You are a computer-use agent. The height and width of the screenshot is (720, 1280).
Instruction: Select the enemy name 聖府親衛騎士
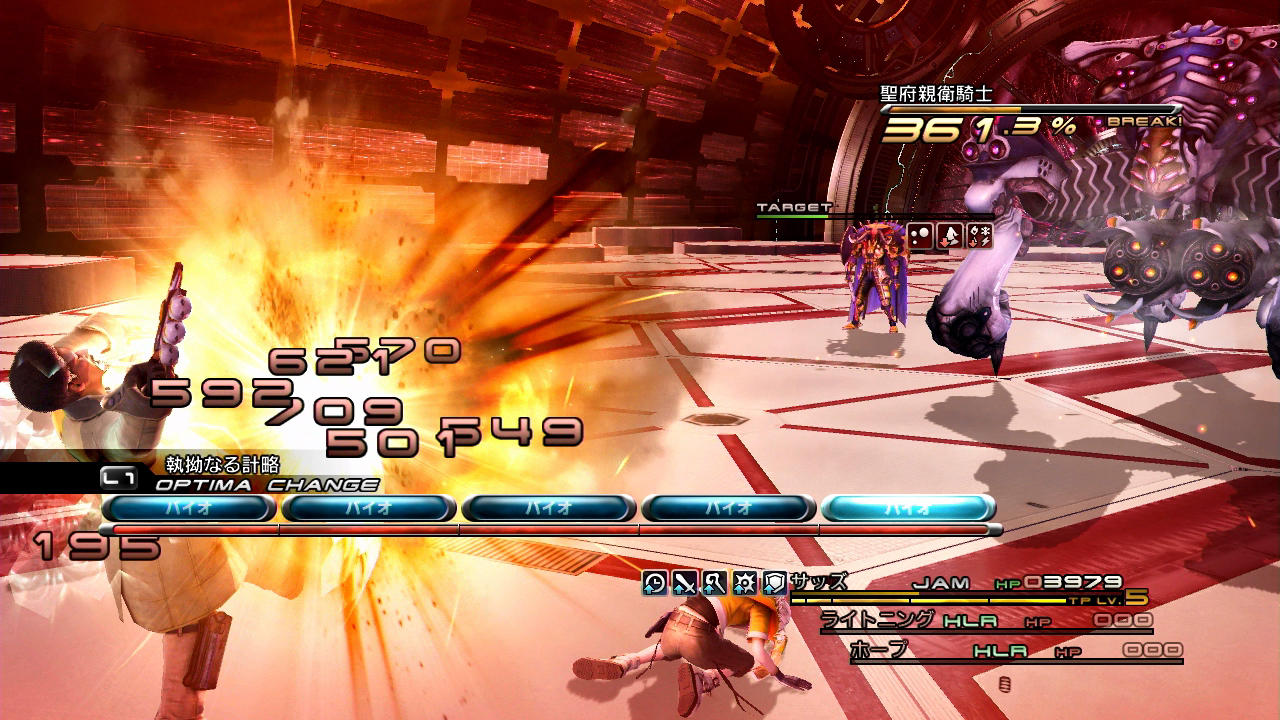[x=922, y=95]
